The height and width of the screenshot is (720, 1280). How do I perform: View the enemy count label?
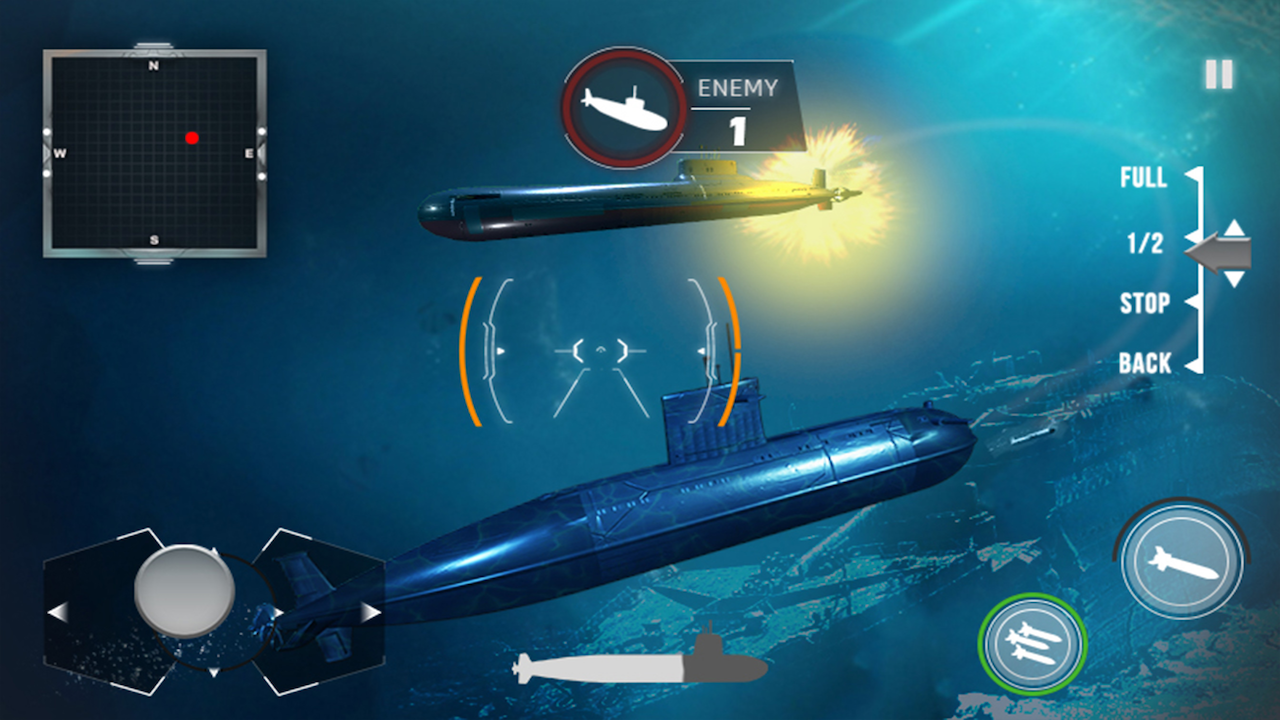point(737,87)
